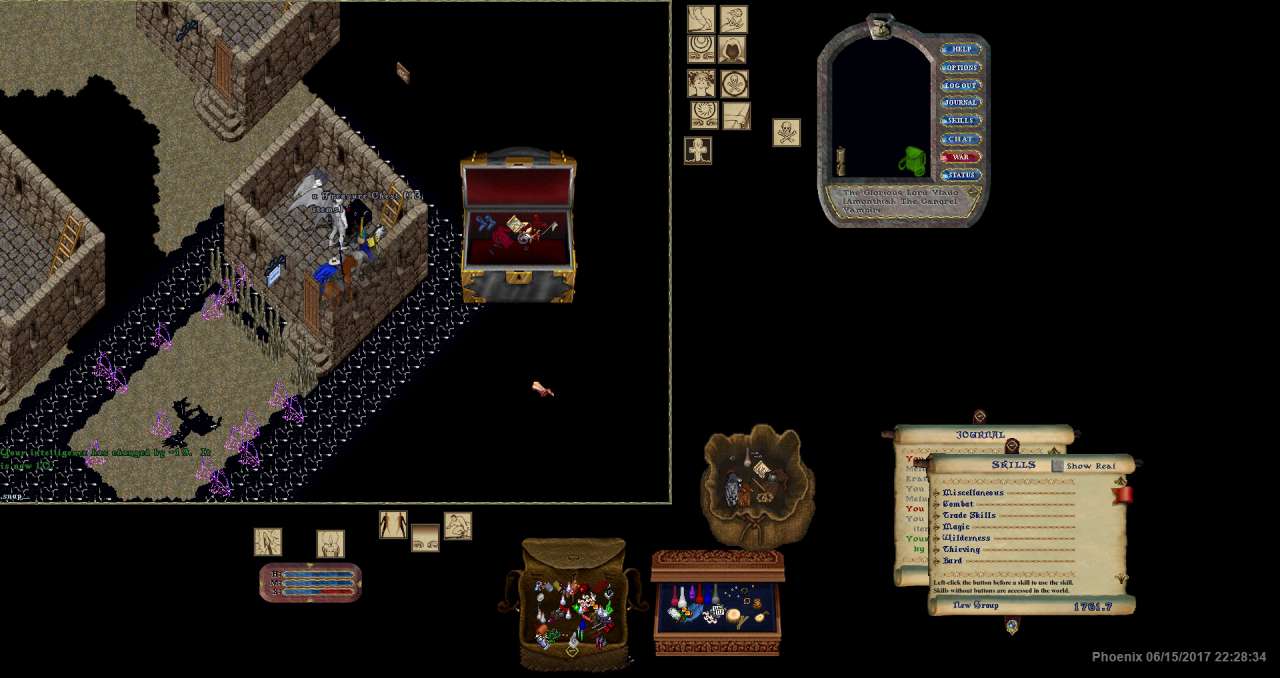
Task: Expand the Miscellaneous skill group
Action: (937, 493)
